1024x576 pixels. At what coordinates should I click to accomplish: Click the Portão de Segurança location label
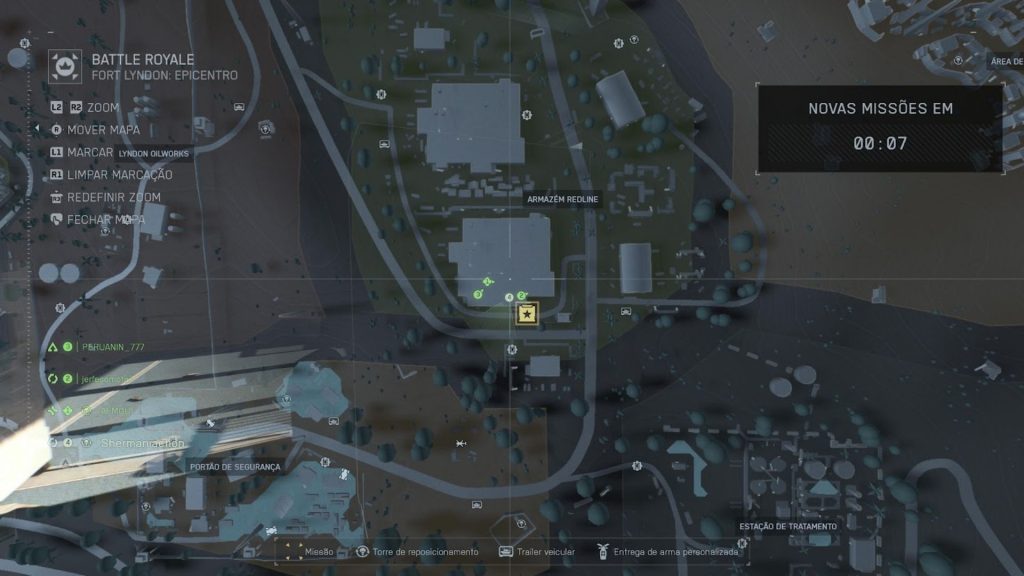[x=234, y=467]
